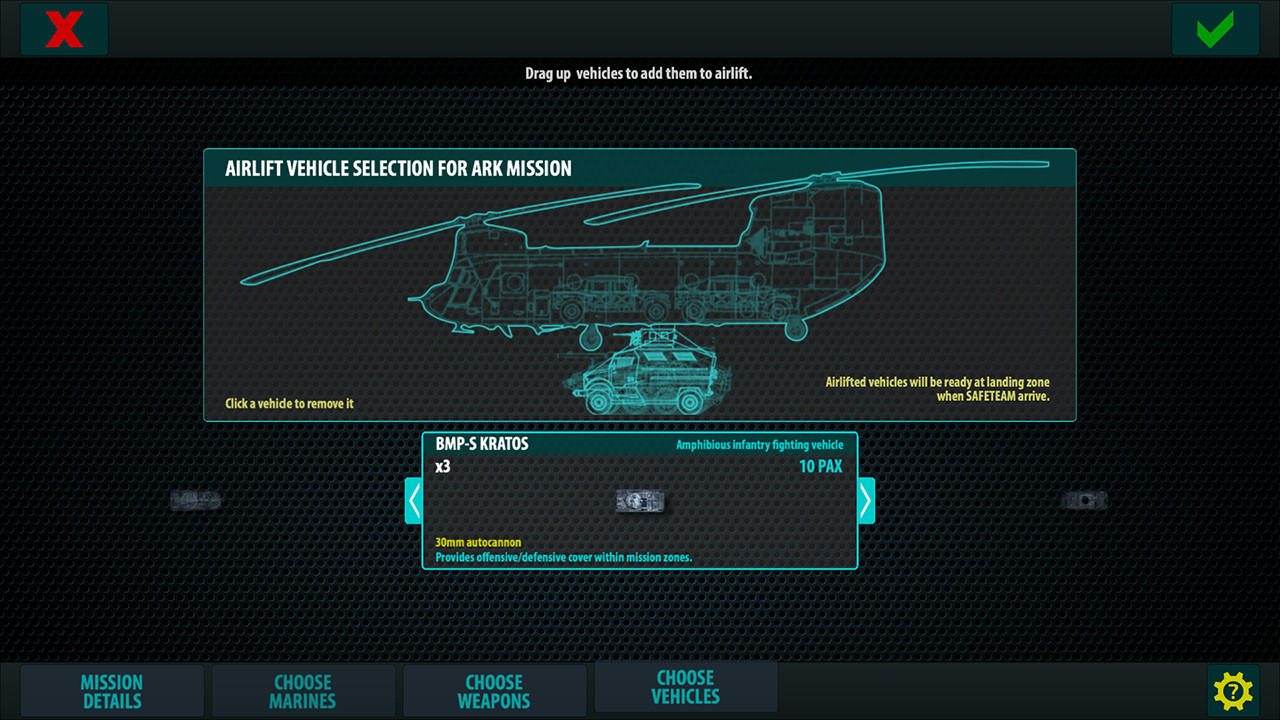Remove the armored vehicle slung under helicopter
Screen dimensions: 1280x720
[x=646, y=374]
